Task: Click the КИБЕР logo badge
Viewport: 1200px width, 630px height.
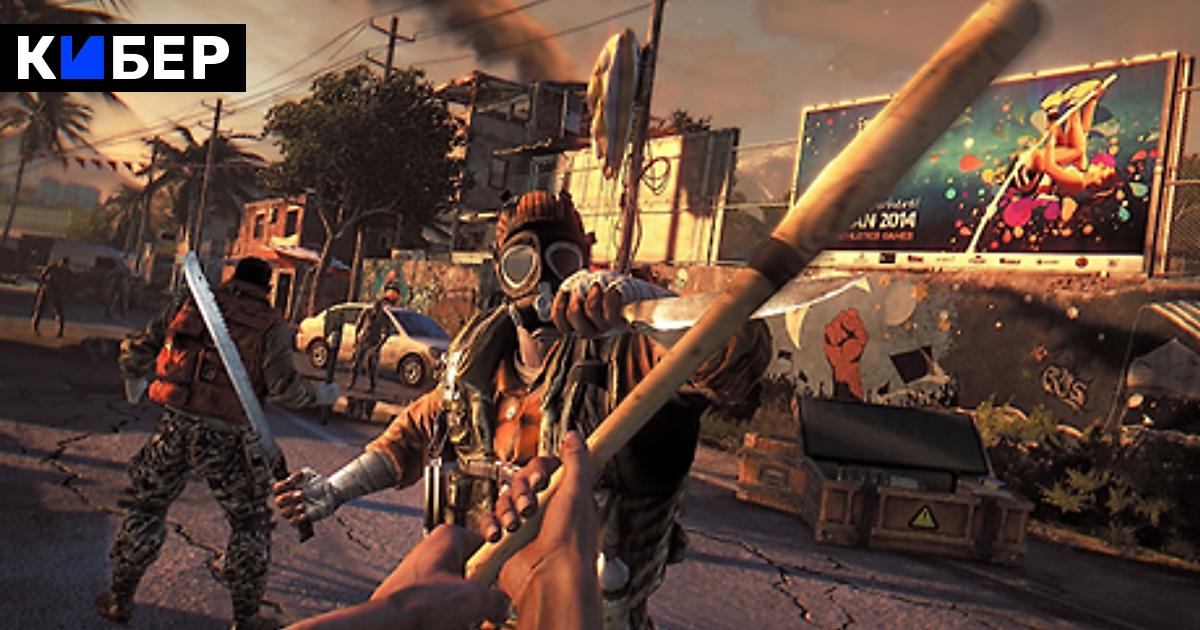Action: [123, 58]
